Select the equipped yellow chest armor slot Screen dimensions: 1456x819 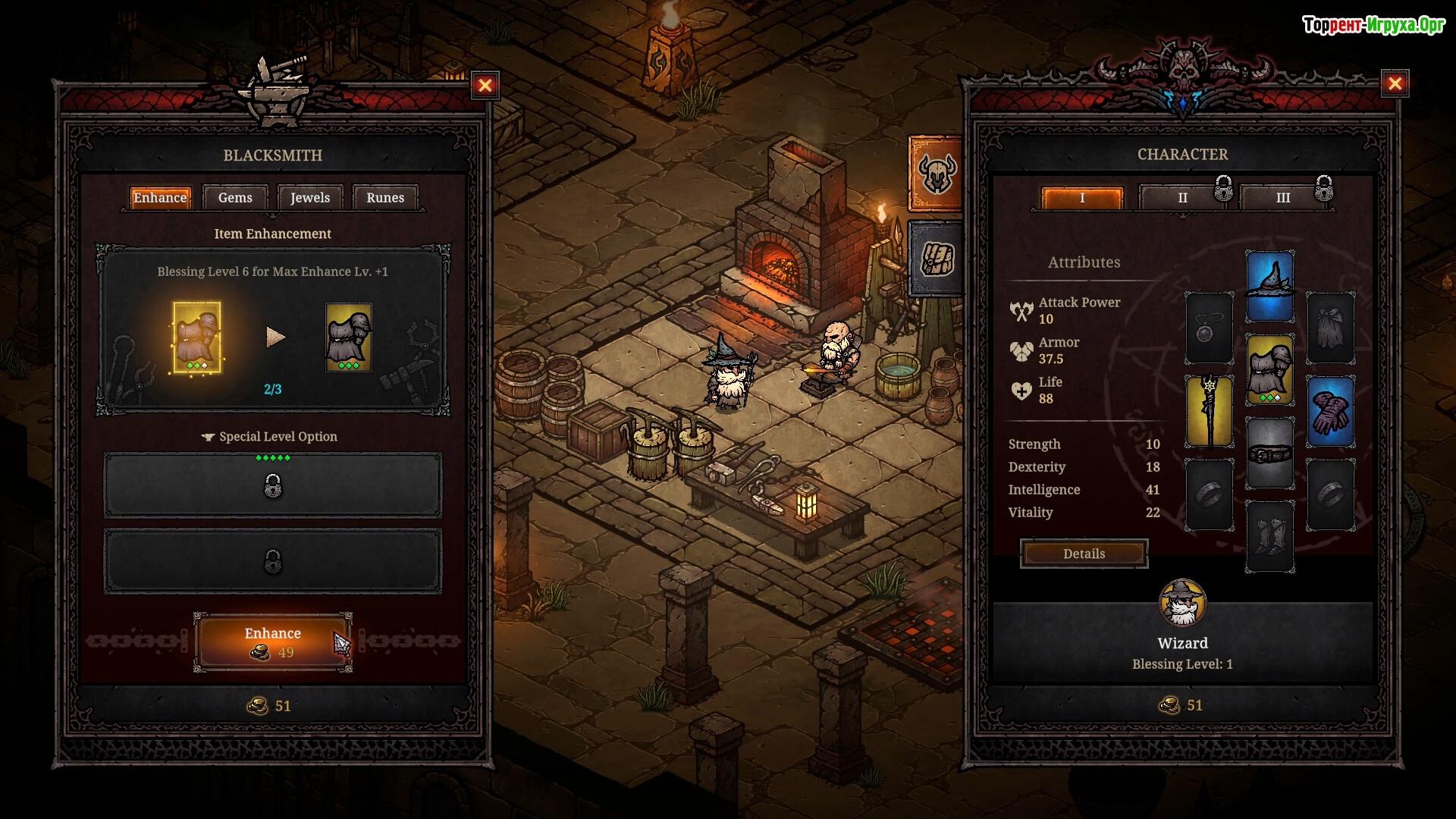1270,370
